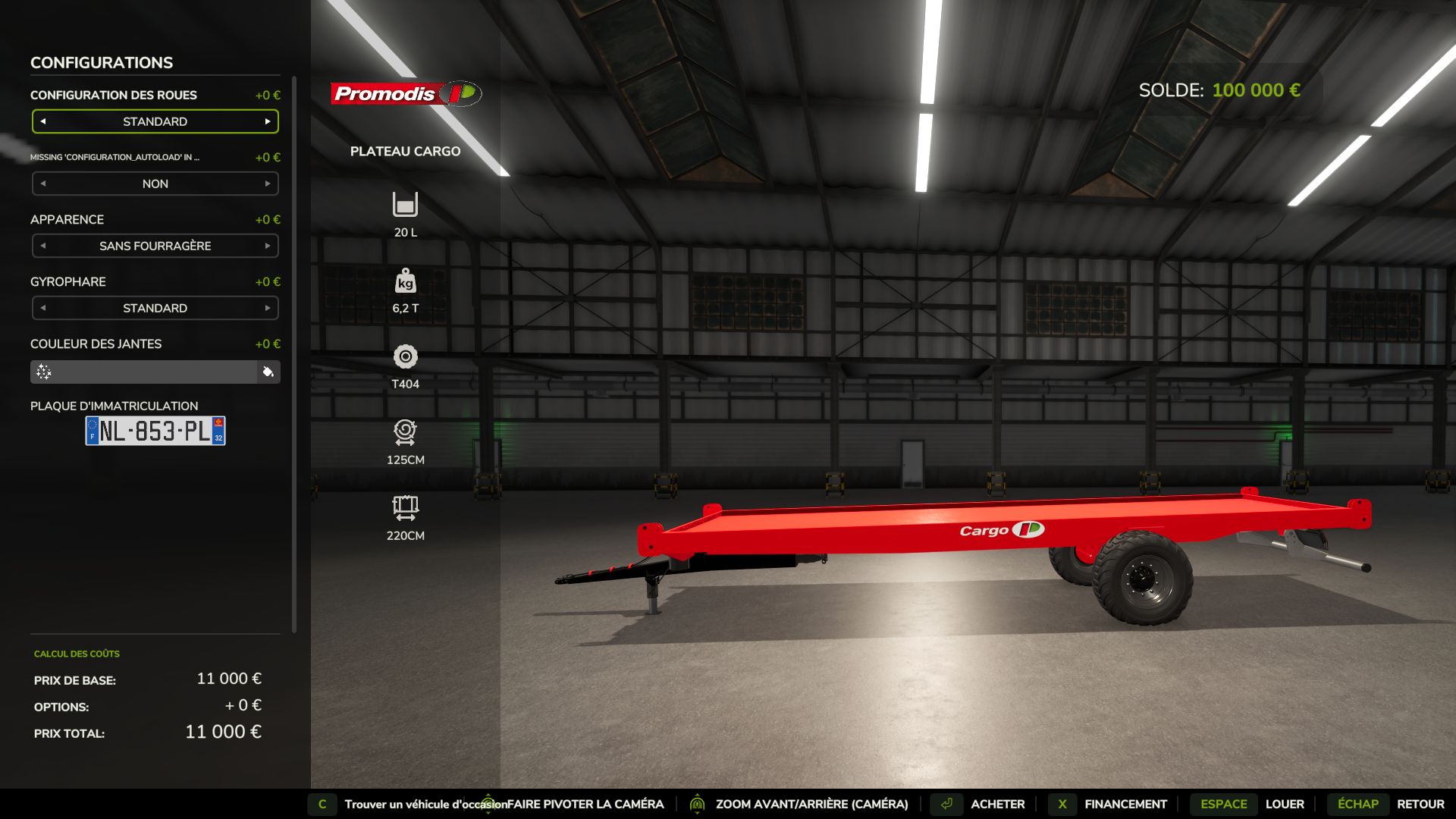1456x819 pixels.
Task: Click left arrow on NON autoload option
Action: (x=42, y=184)
